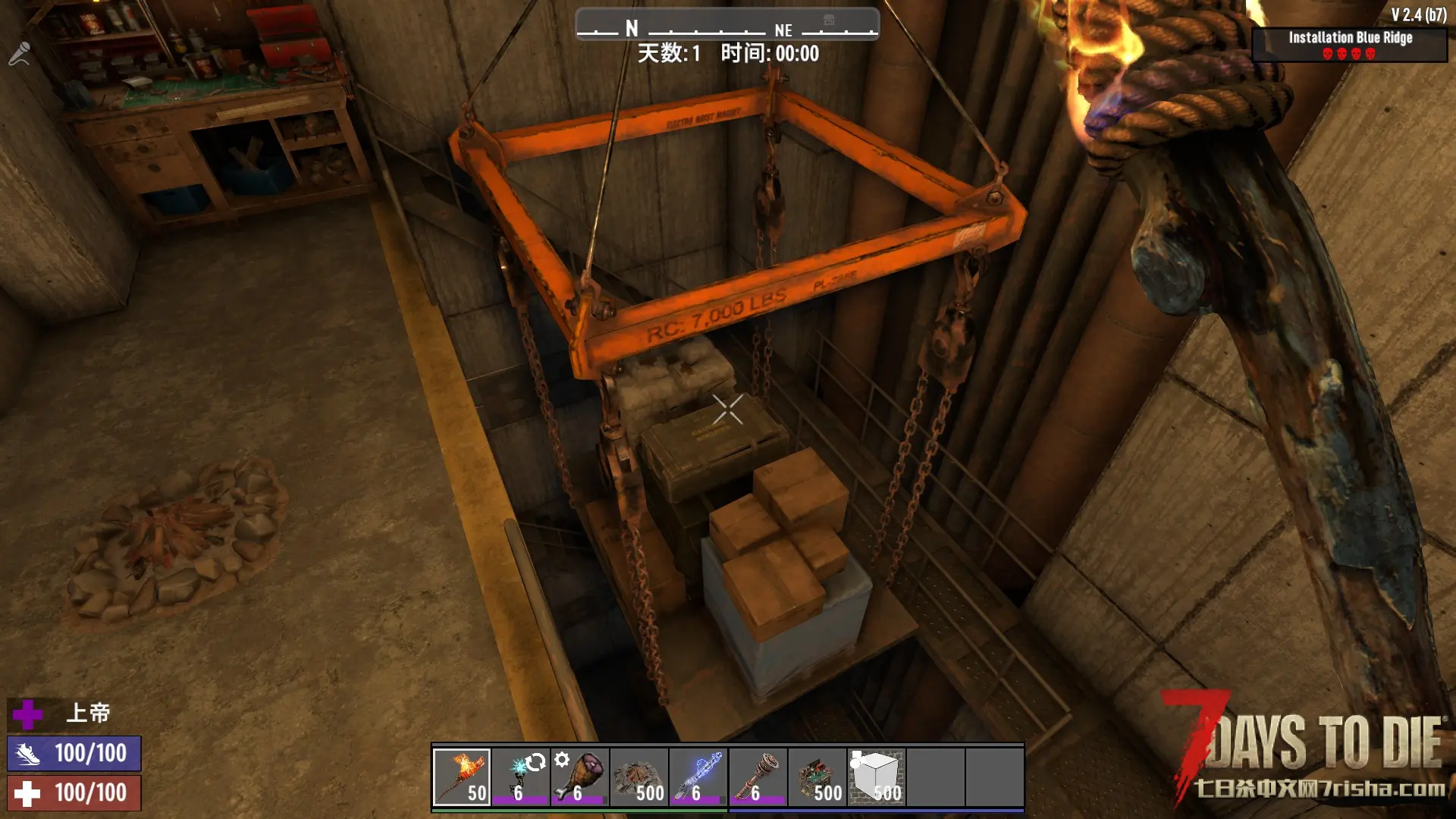The width and height of the screenshot is (1456, 819).
Task: Click the Installation Blue Ridge location panel
Action: 1349,45
